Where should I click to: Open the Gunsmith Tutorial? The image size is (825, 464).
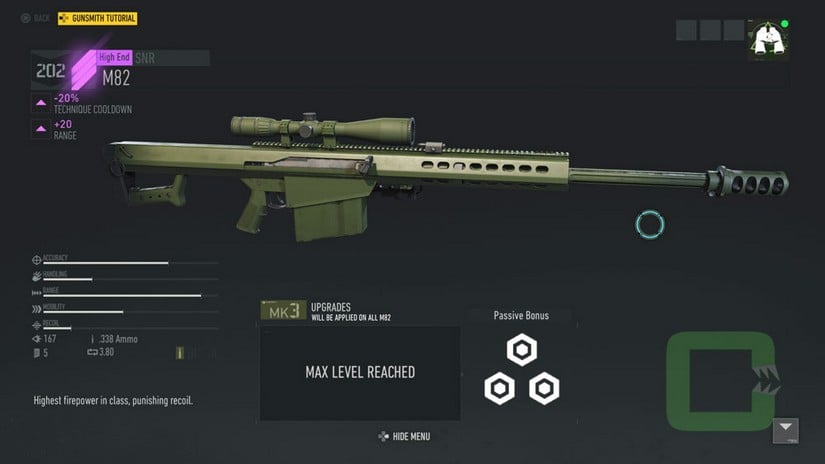coord(98,18)
